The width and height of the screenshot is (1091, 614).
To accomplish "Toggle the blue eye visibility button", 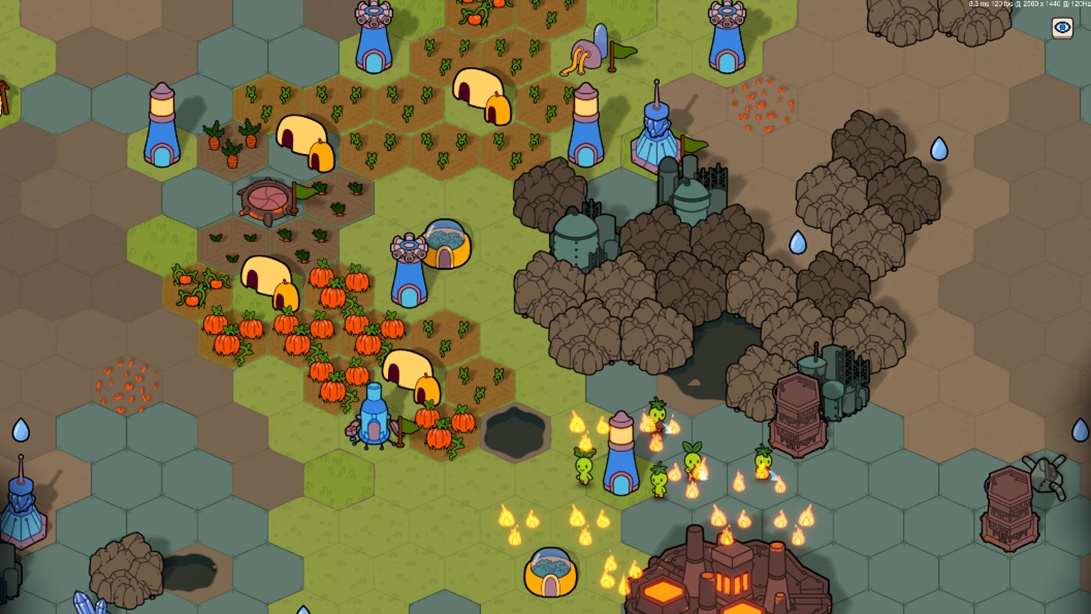I will (1062, 28).
